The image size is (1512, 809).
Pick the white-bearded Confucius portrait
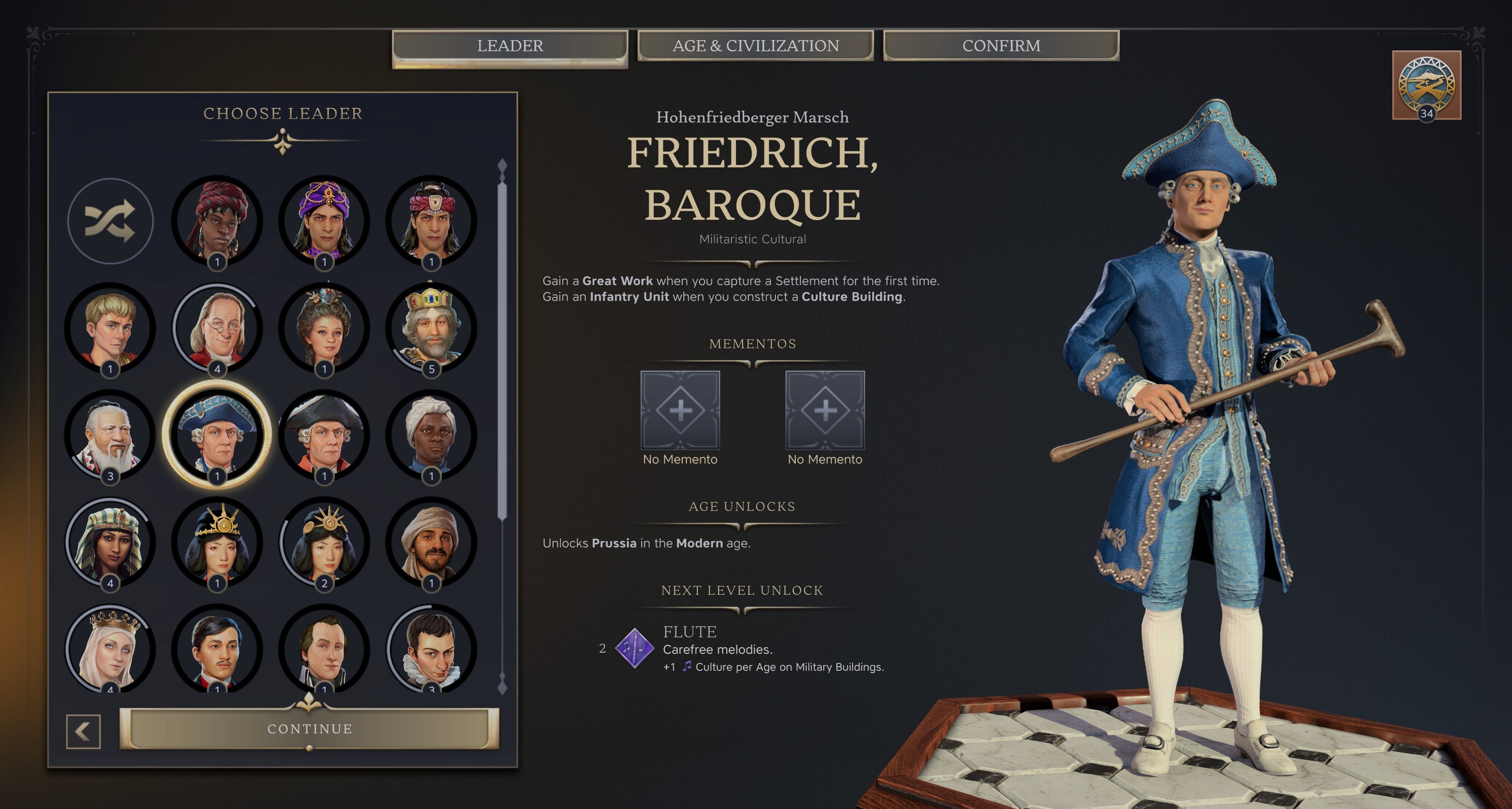[x=110, y=435]
